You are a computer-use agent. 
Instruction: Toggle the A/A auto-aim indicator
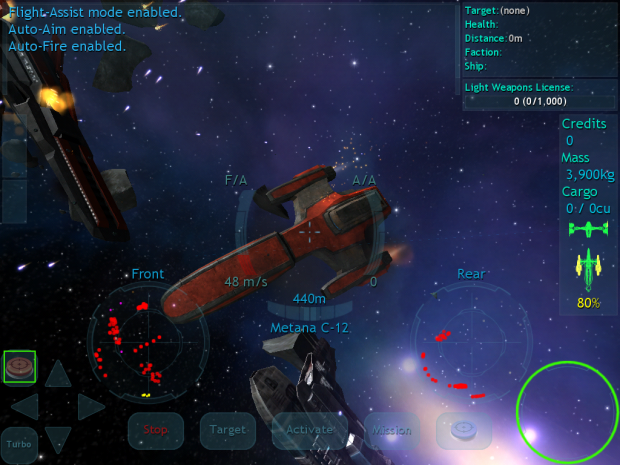pyautogui.click(x=364, y=180)
